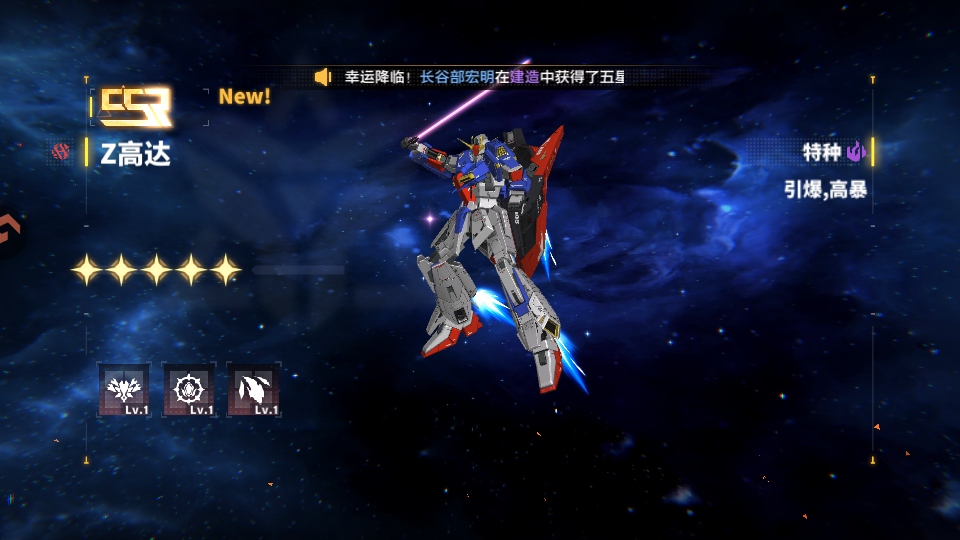Tap the feather slash skill icon

tap(253, 388)
